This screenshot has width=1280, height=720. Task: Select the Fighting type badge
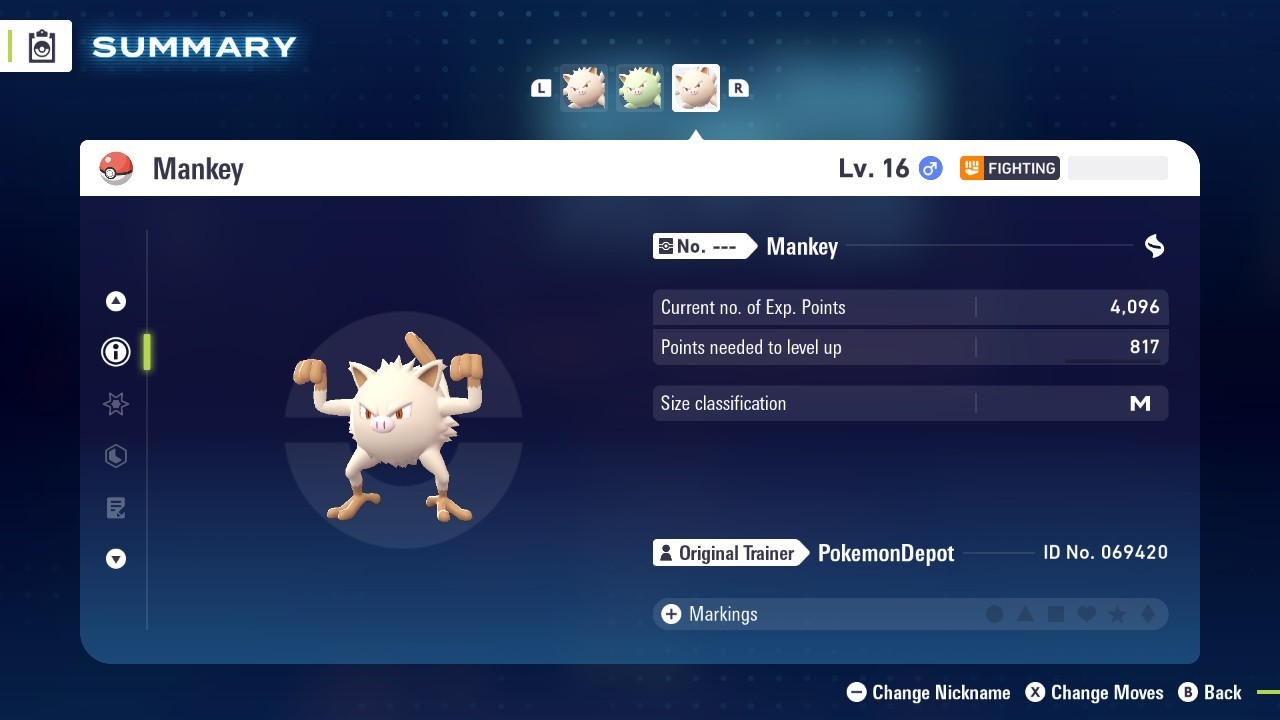(1010, 168)
